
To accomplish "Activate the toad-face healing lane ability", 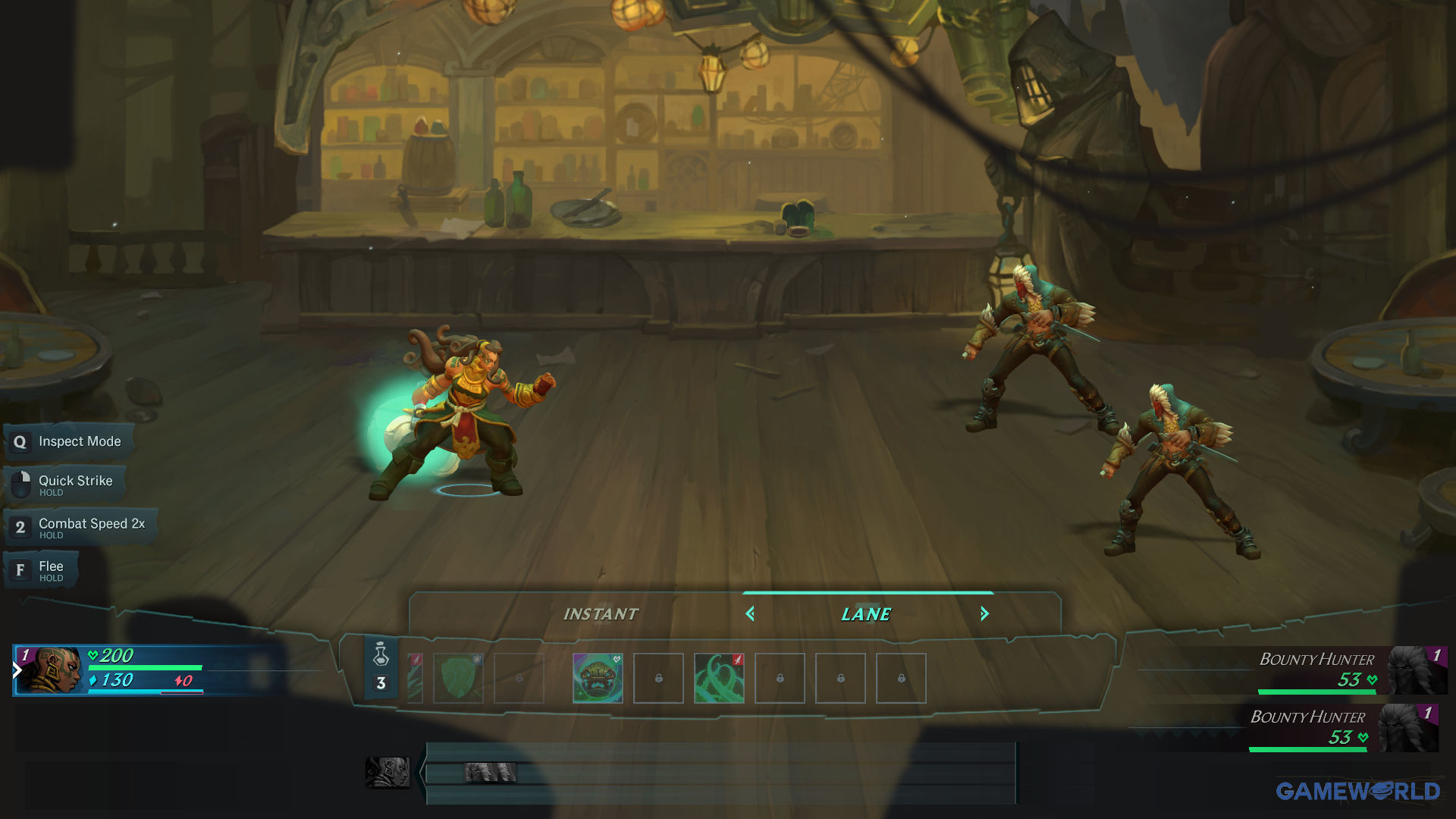I will 598,678.
